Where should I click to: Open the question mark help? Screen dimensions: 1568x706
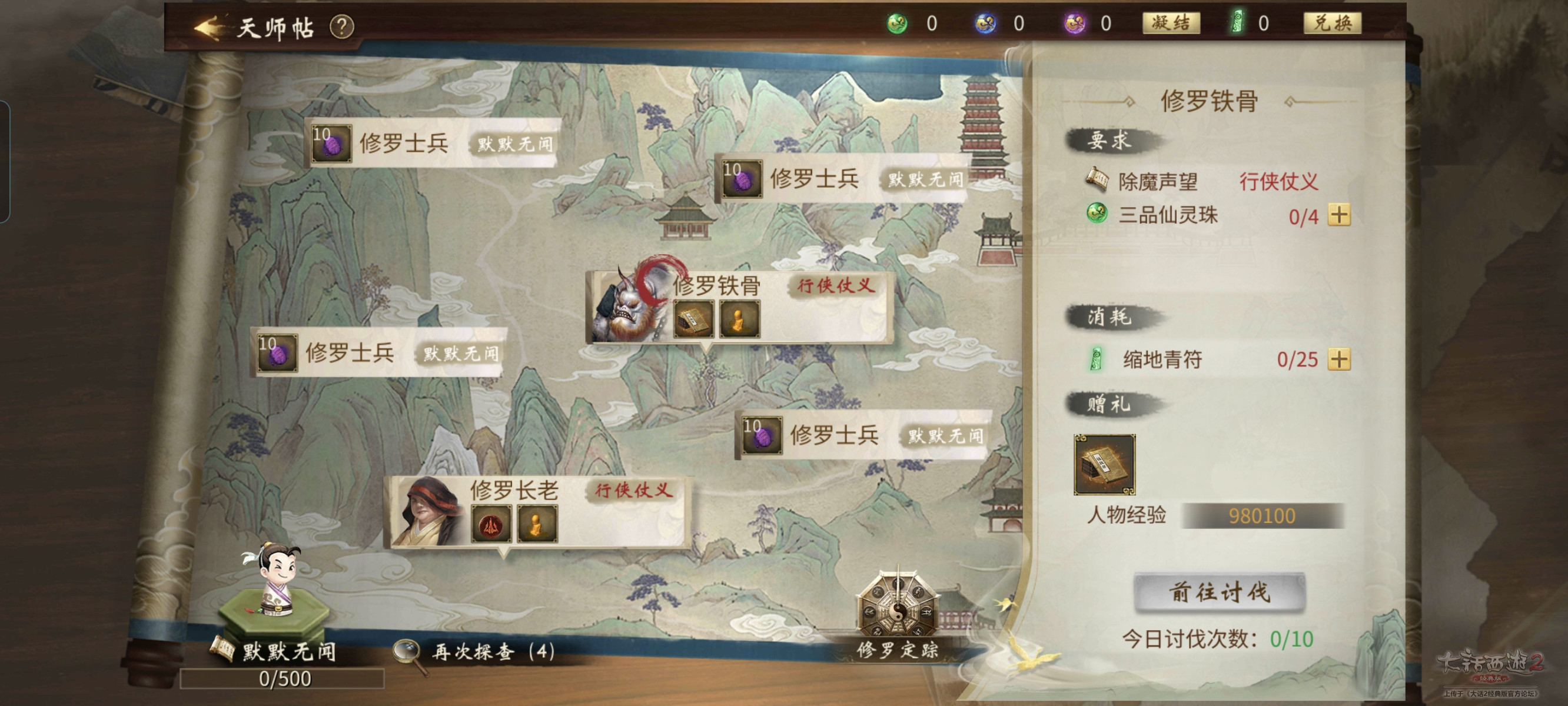341,27
